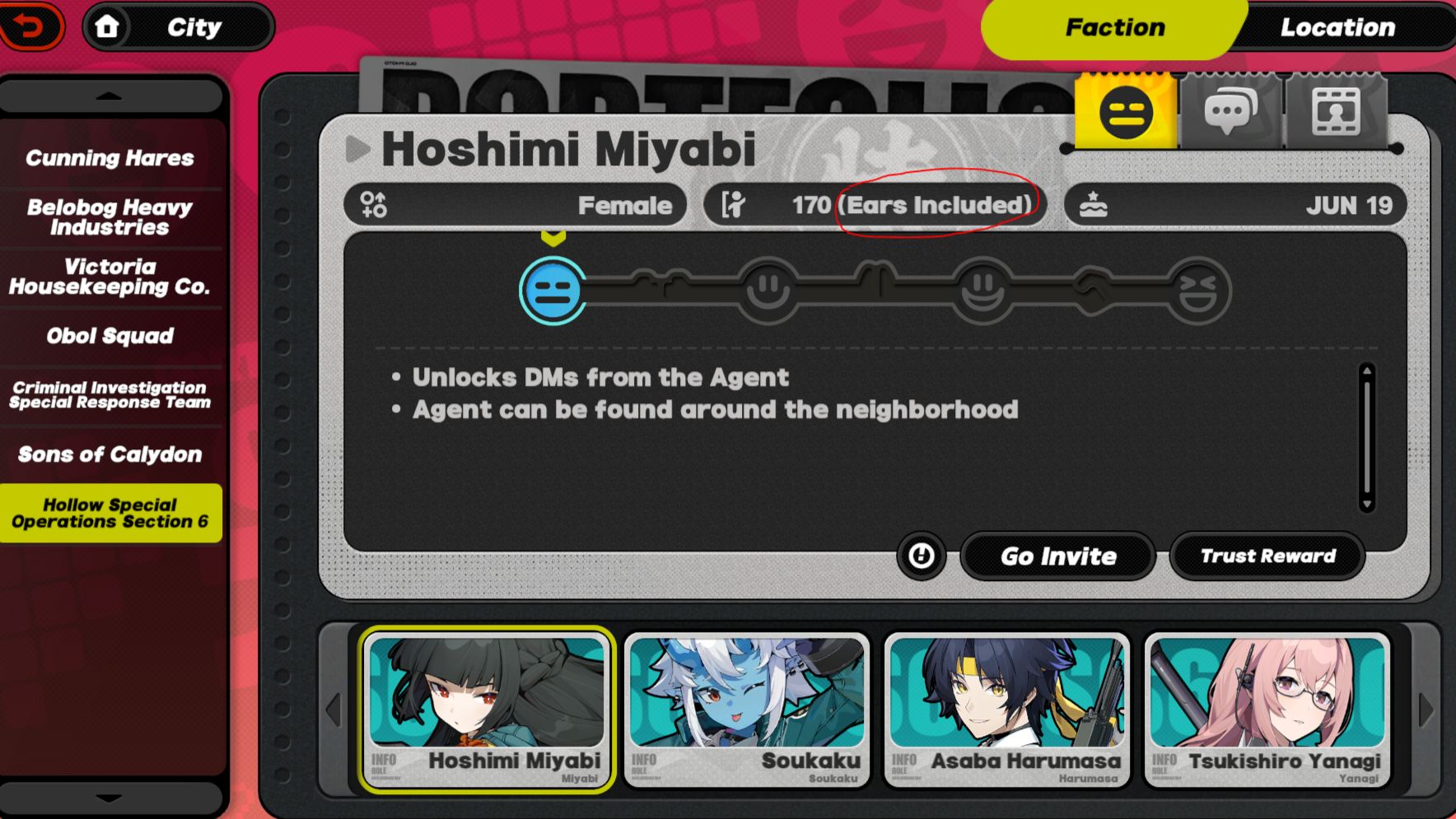Open the Trust Reward panel
This screenshot has height=819, width=1456.
(x=1267, y=556)
